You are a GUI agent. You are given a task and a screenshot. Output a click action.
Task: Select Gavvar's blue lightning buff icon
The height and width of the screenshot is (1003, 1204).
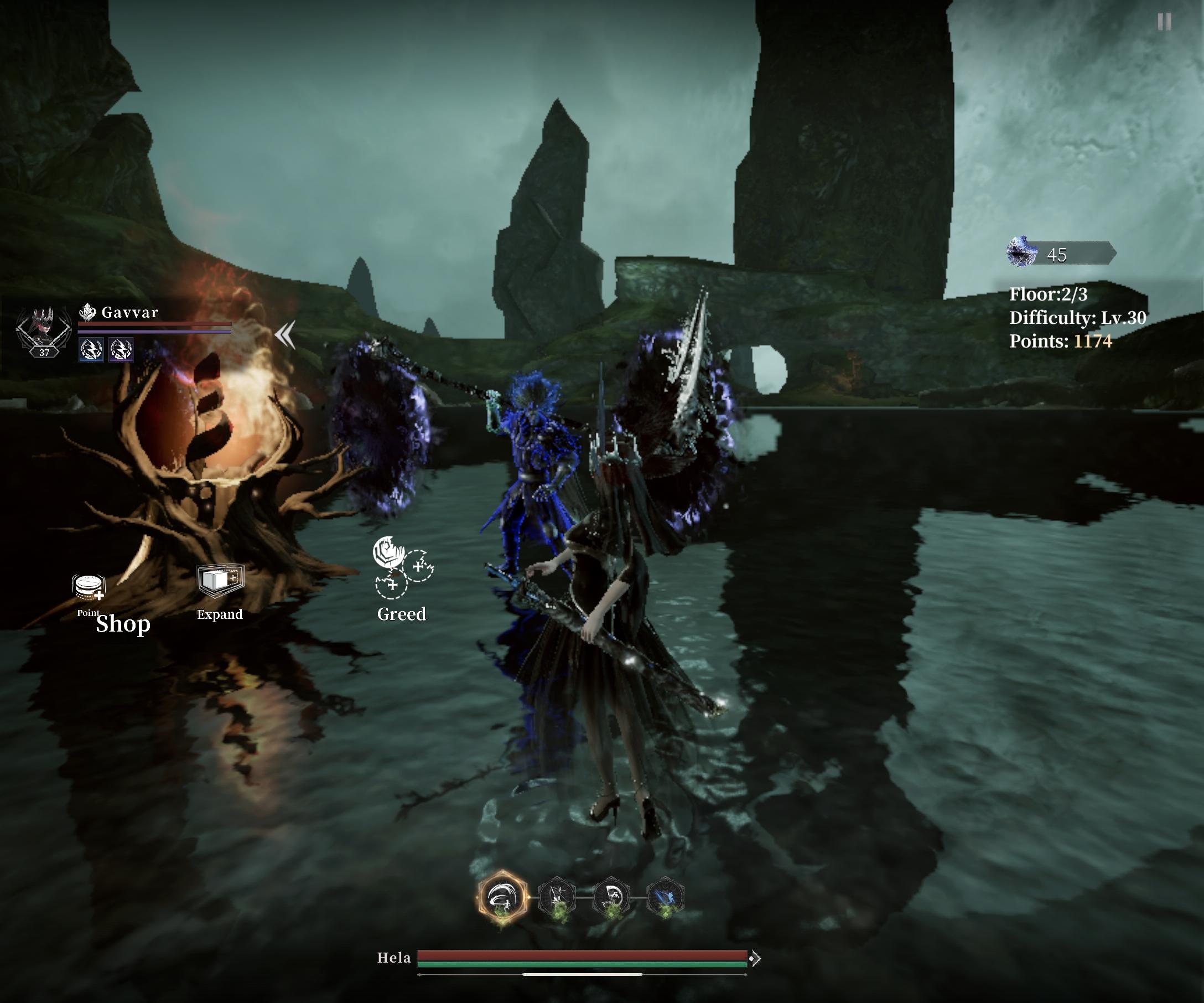[91, 349]
